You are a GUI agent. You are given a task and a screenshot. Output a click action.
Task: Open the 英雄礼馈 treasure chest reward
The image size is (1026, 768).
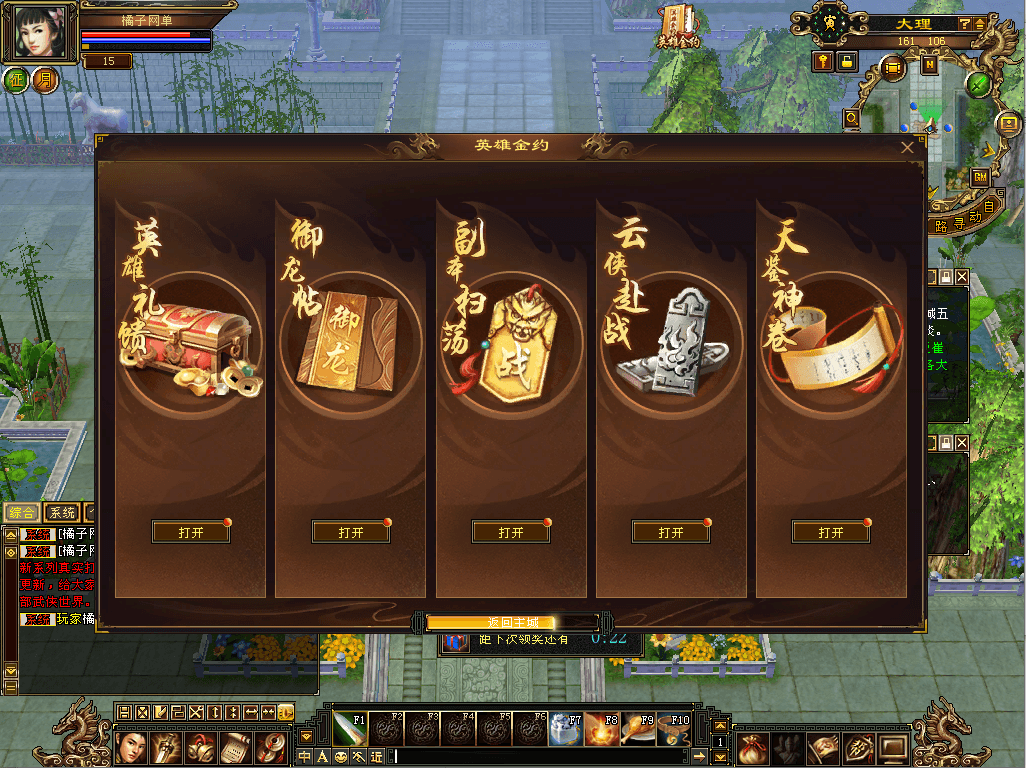pyautogui.click(x=191, y=532)
